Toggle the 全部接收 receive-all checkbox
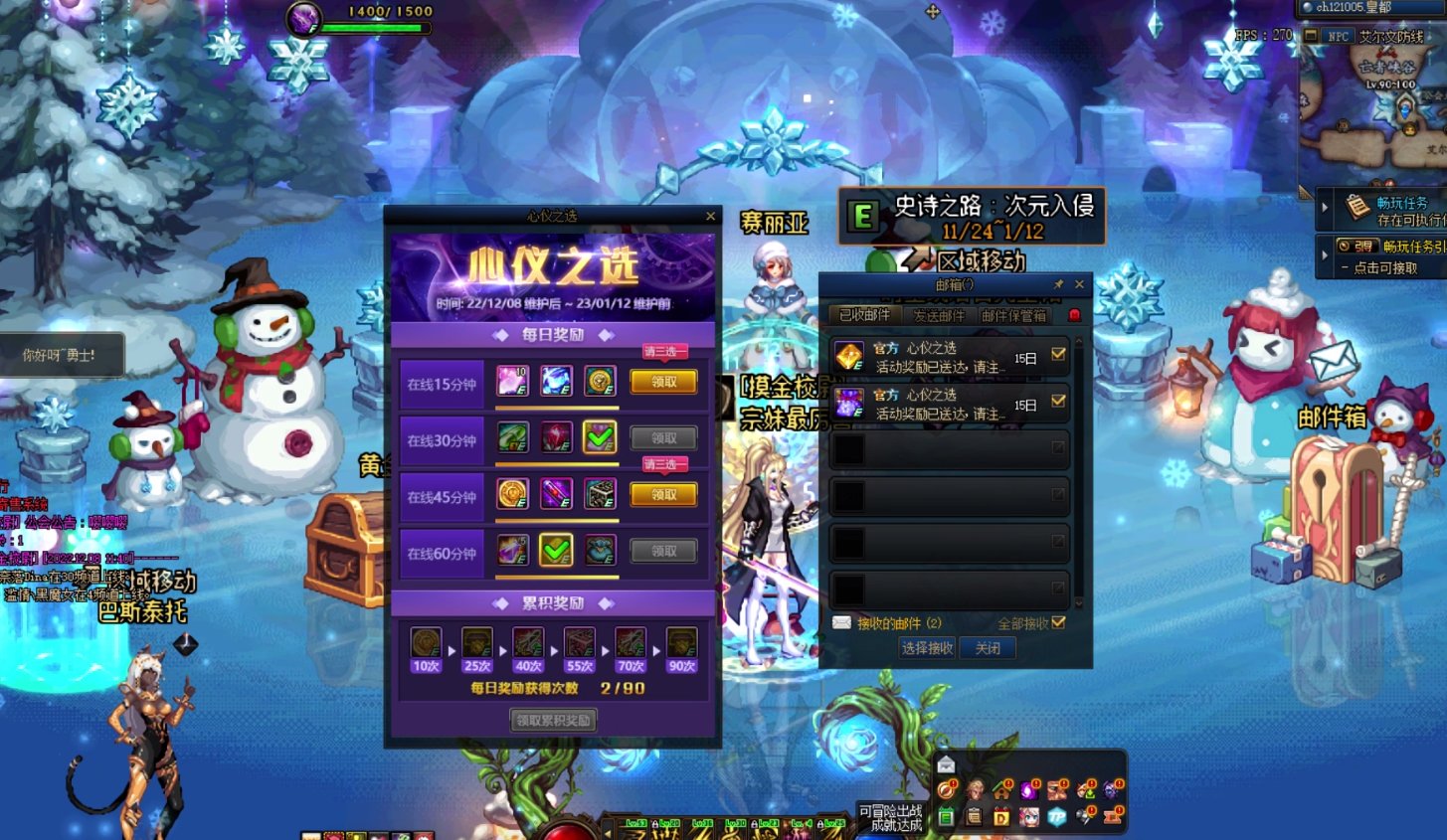This screenshot has width=1447, height=840. [x=1058, y=623]
